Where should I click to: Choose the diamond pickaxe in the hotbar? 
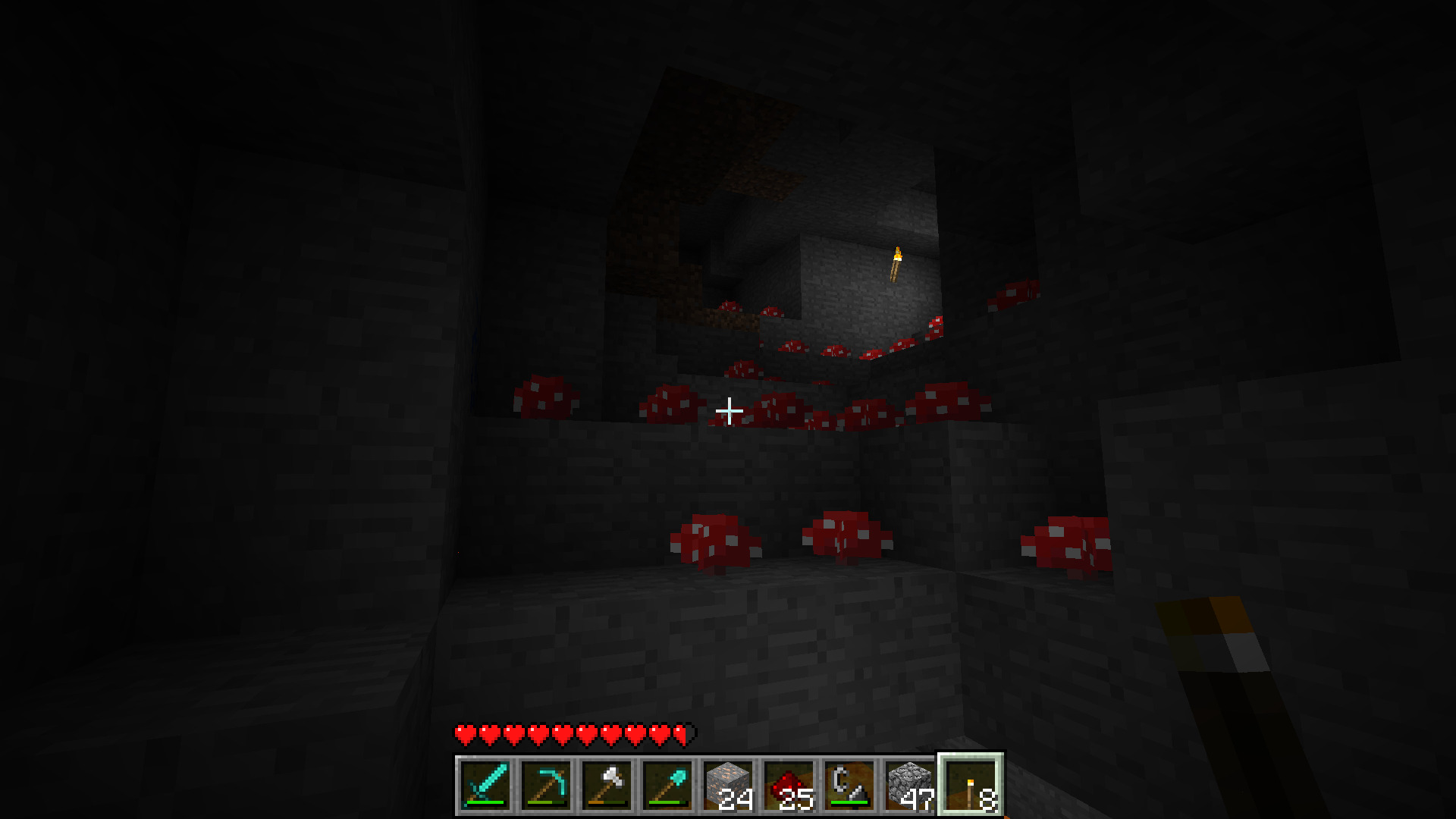point(546,785)
